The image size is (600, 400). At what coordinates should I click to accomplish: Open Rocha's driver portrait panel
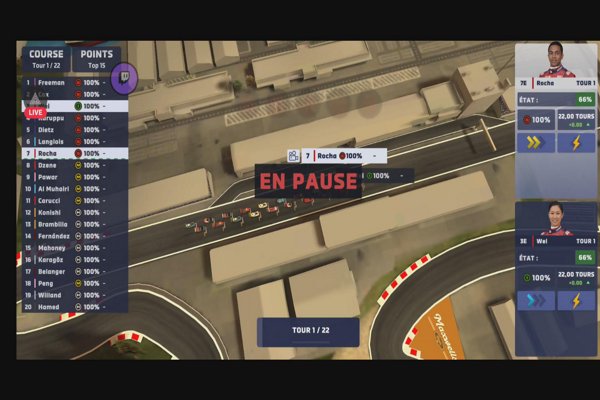pos(555,65)
